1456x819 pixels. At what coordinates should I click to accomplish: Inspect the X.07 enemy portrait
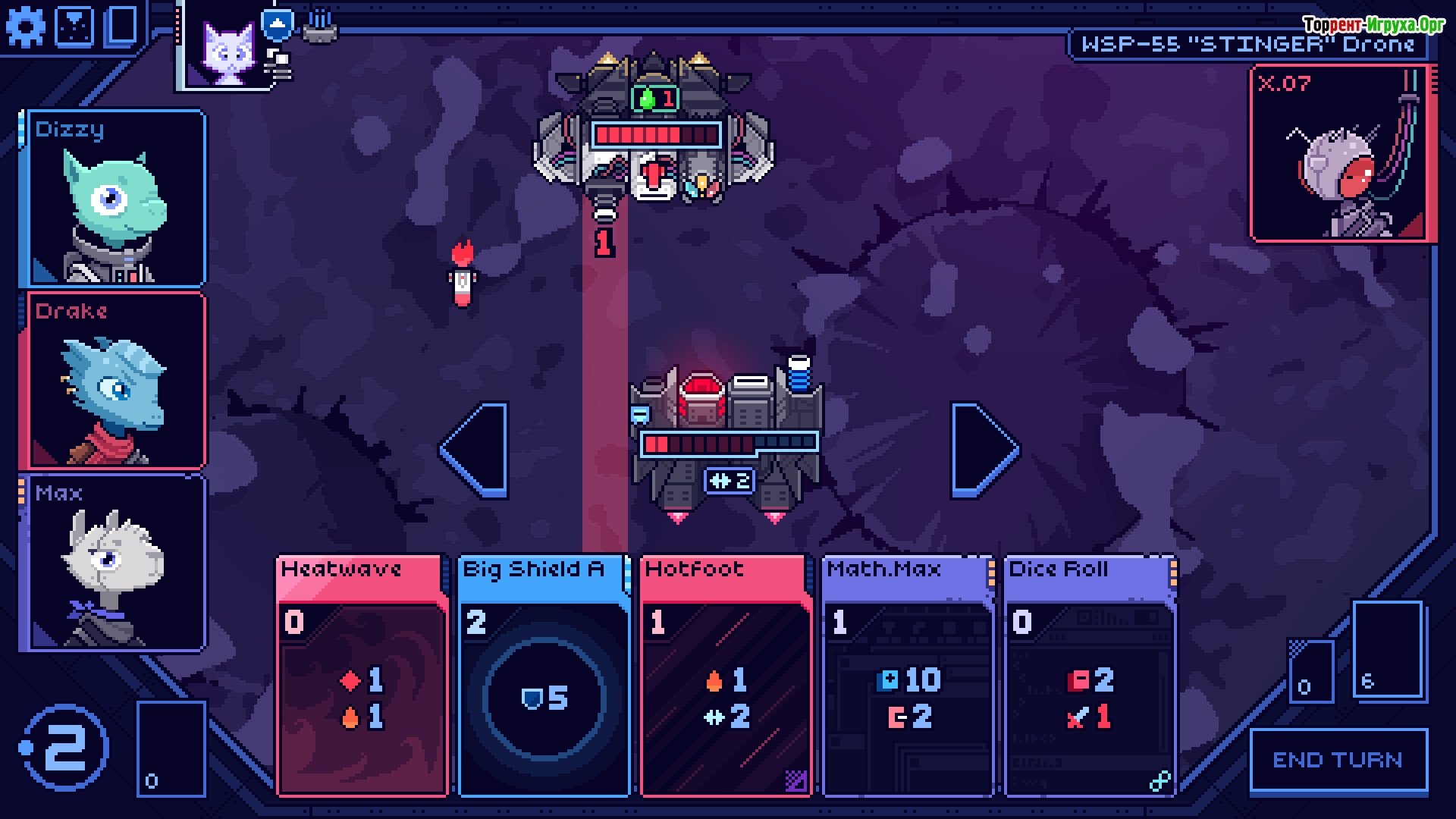coord(1341,155)
